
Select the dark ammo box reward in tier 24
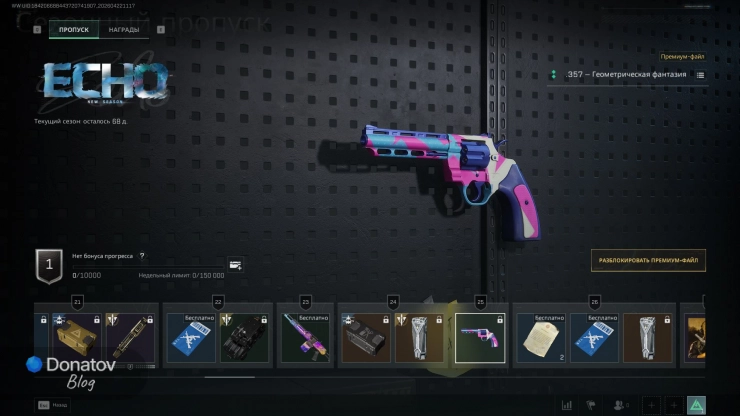365,338
